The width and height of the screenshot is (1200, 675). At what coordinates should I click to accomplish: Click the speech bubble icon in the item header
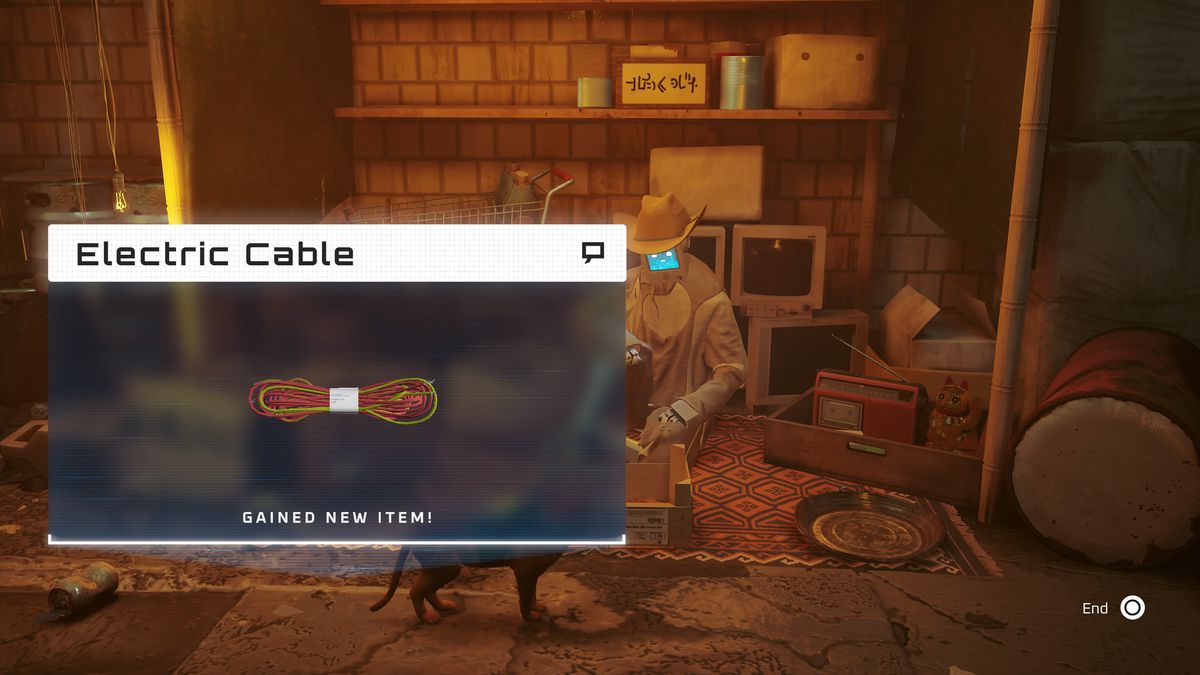click(x=593, y=253)
